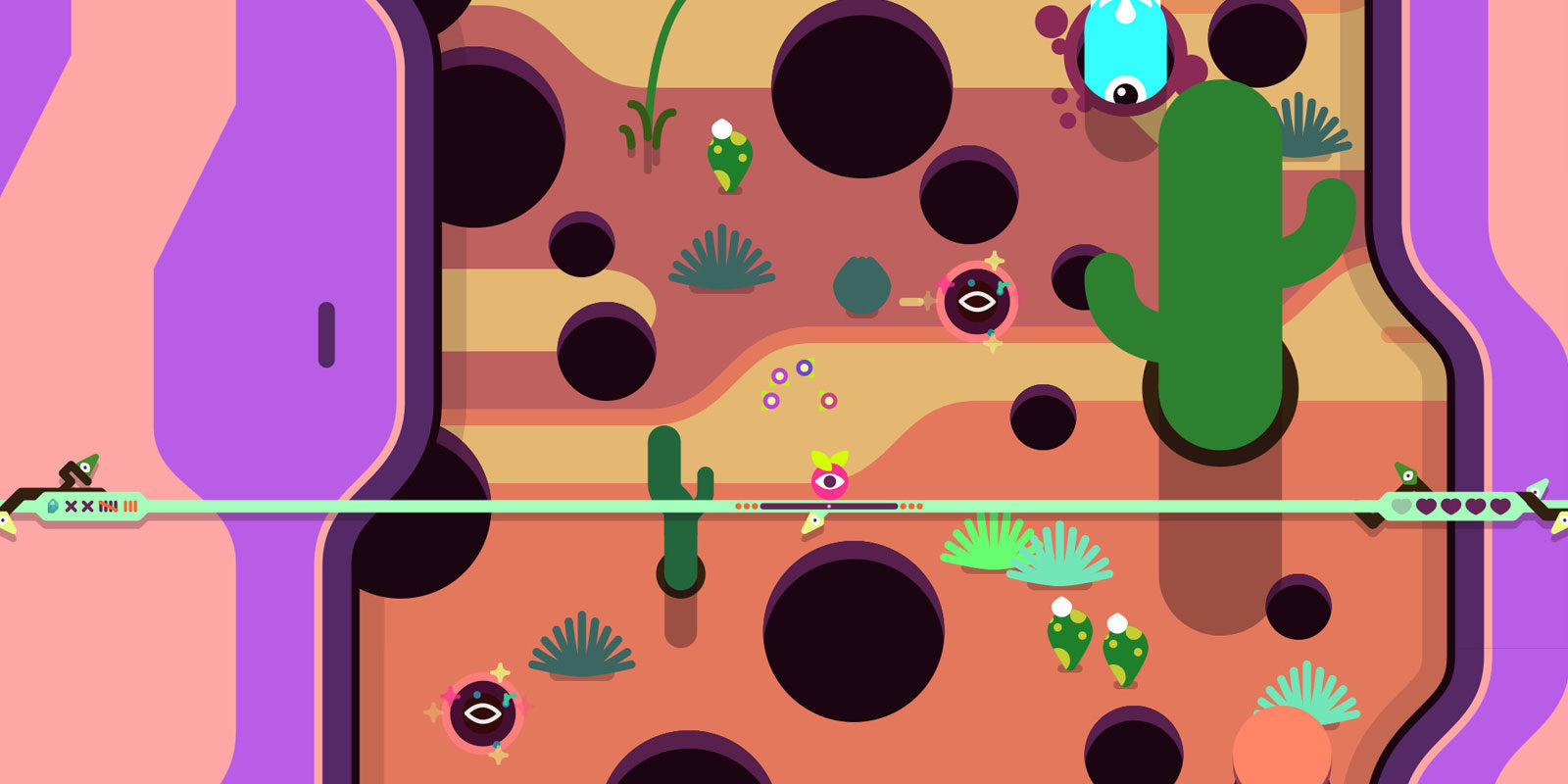Image resolution: width=1568 pixels, height=784 pixels.
Task: Toggle the second X marker on the left HUD
Action: [x=87, y=506]
